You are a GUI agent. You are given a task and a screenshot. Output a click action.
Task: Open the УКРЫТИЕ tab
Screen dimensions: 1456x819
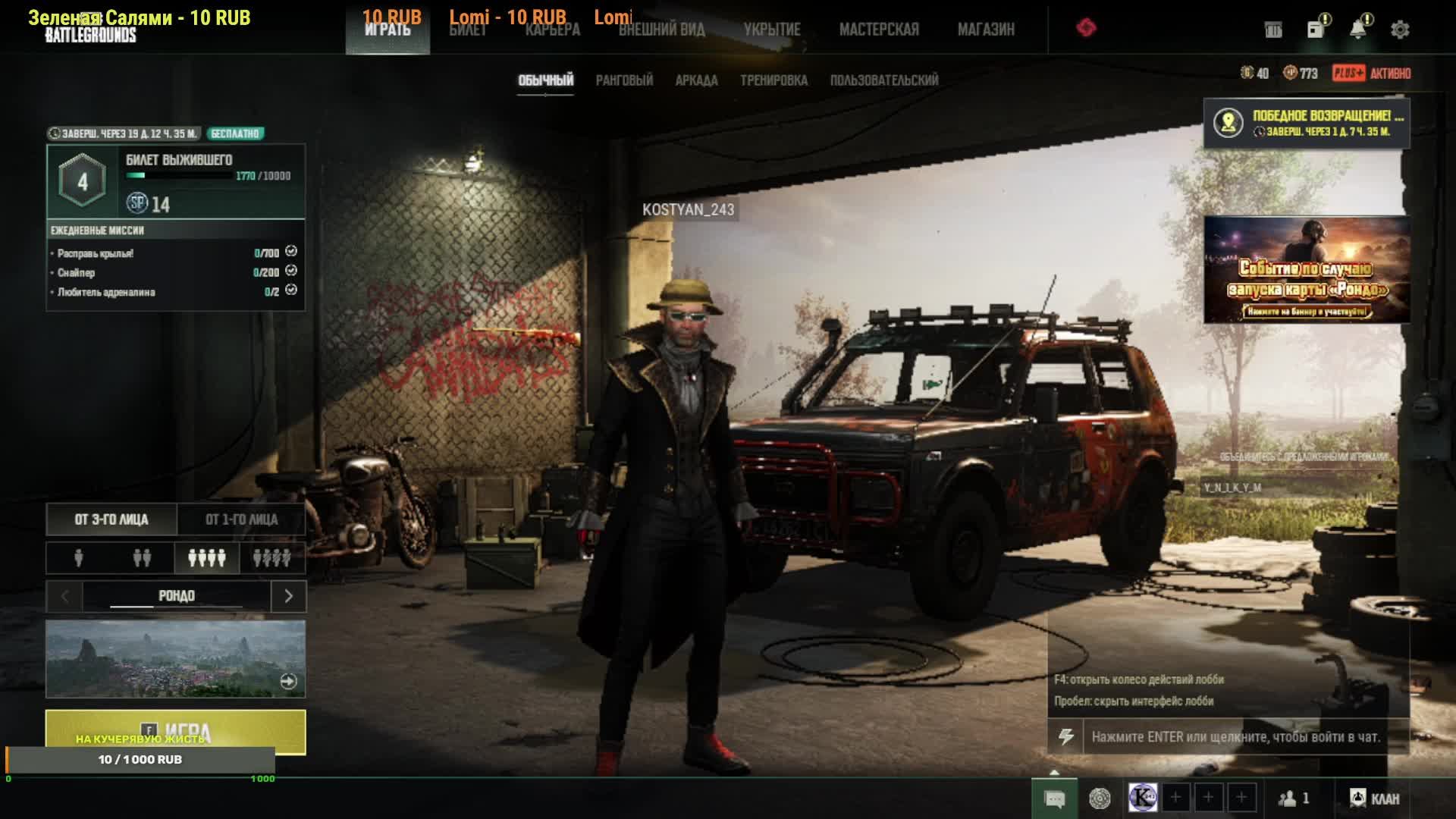tap(771, 30)
